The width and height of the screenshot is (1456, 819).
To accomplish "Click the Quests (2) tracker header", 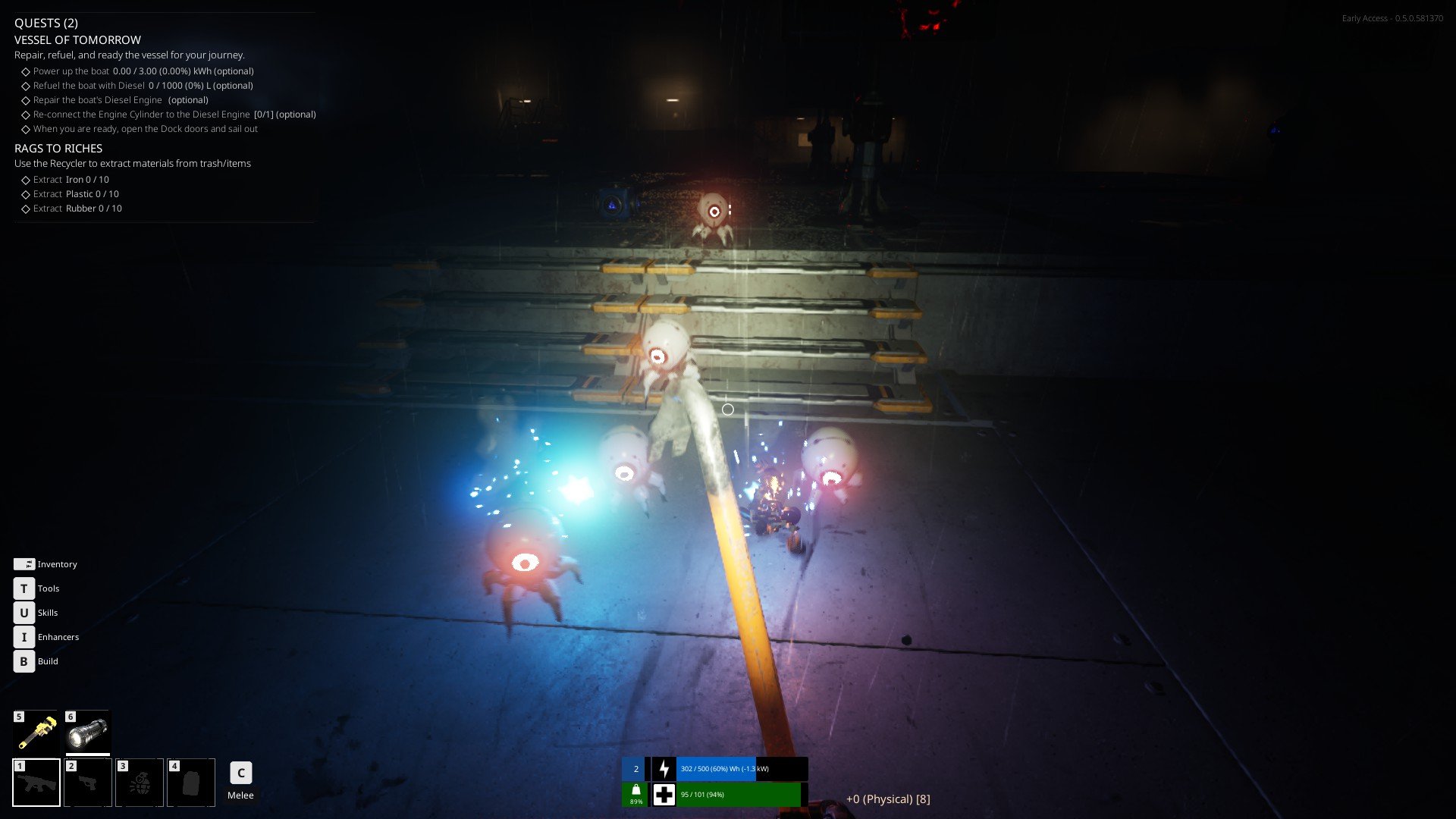I will pos(46,24).
